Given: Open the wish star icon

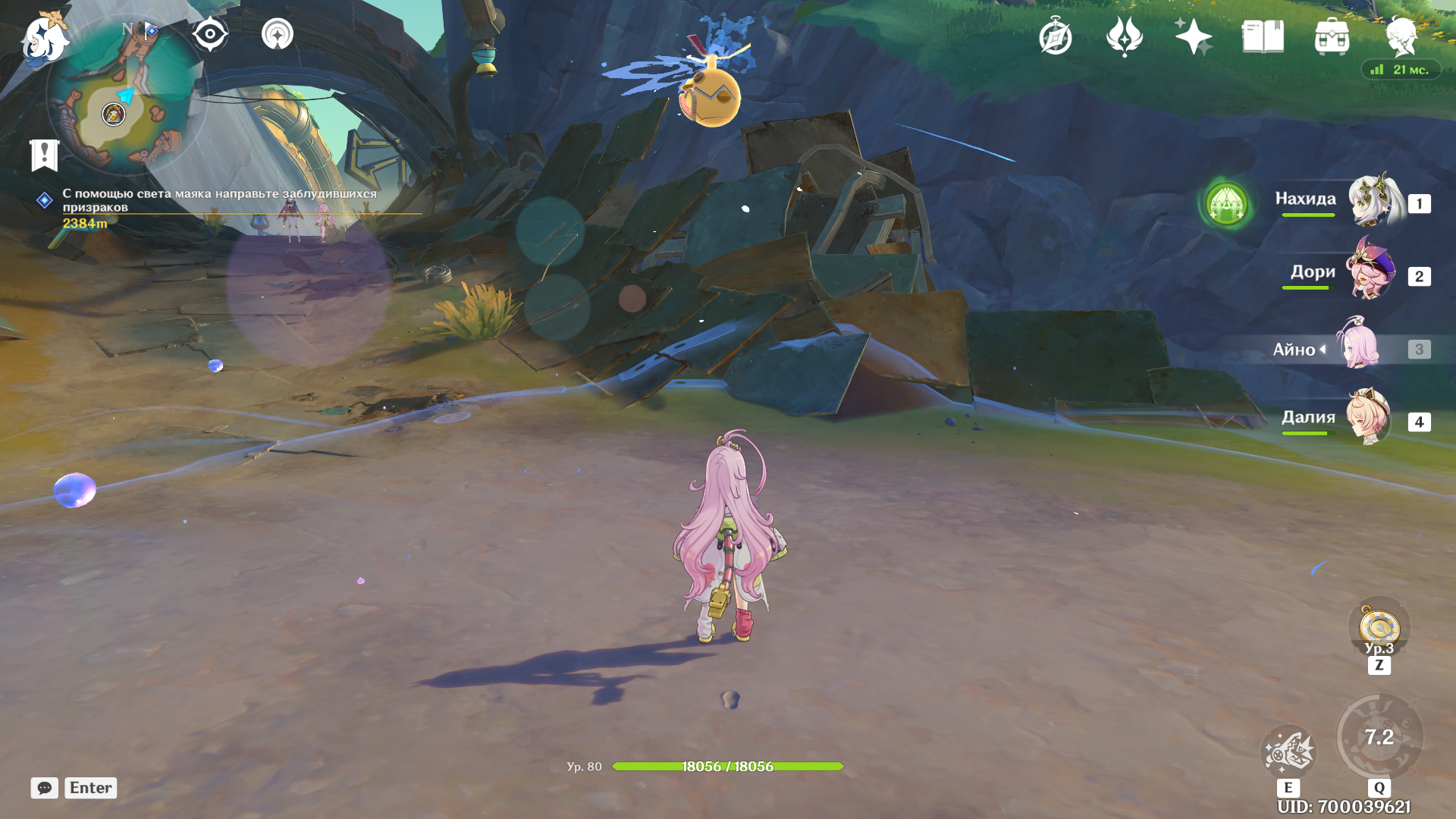Looking at the screenshot, I should tap(1193, 36).
